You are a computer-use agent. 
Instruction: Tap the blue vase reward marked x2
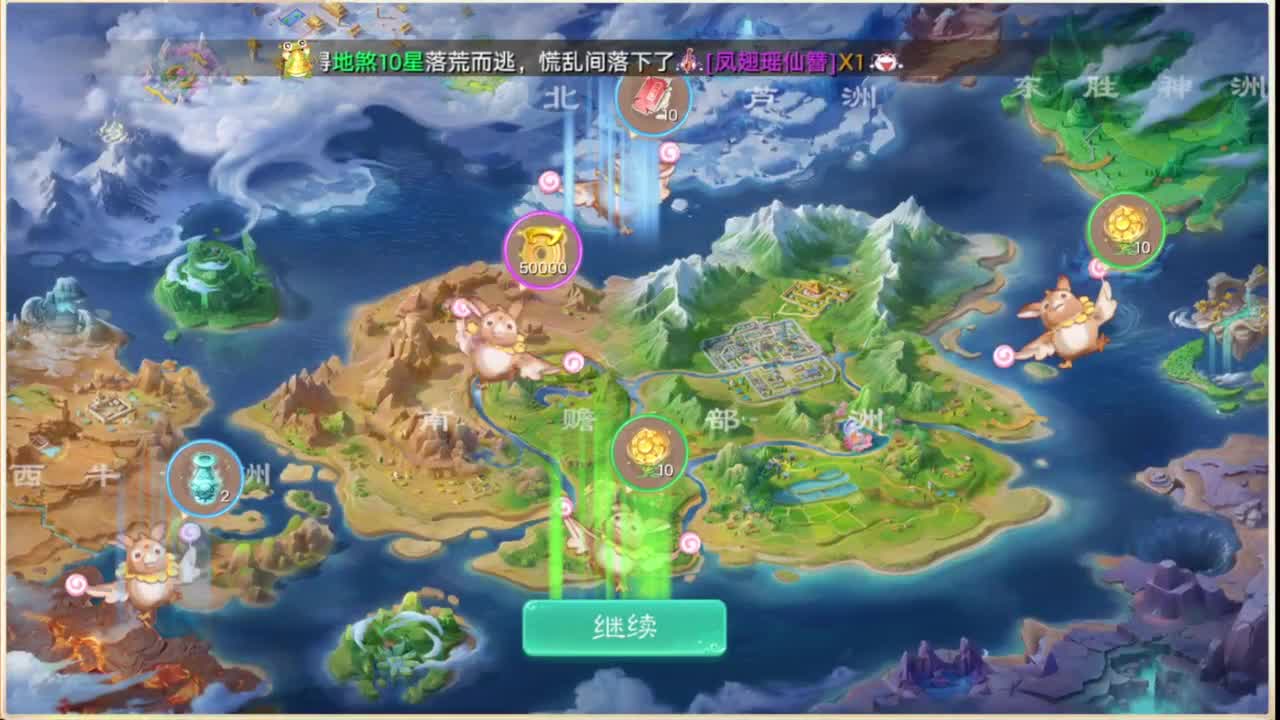click(203, 477)
